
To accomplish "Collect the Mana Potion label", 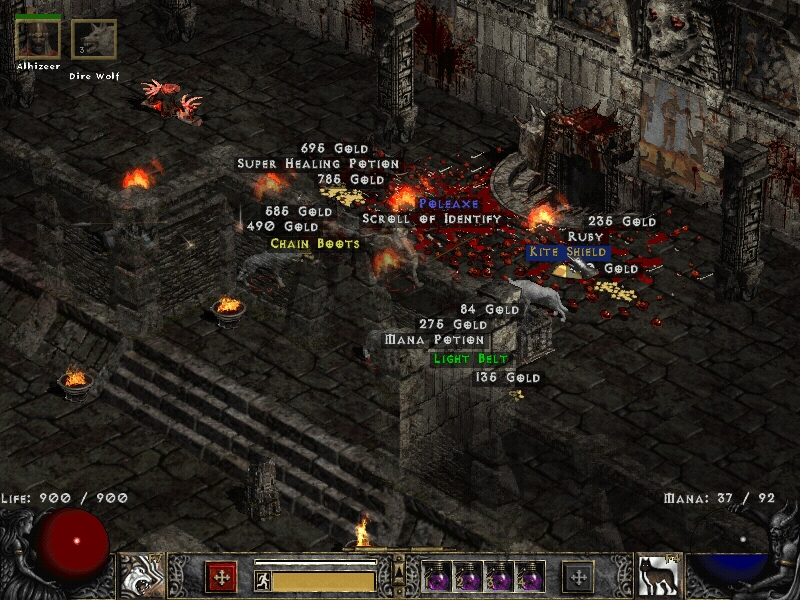I will [434, 340].
